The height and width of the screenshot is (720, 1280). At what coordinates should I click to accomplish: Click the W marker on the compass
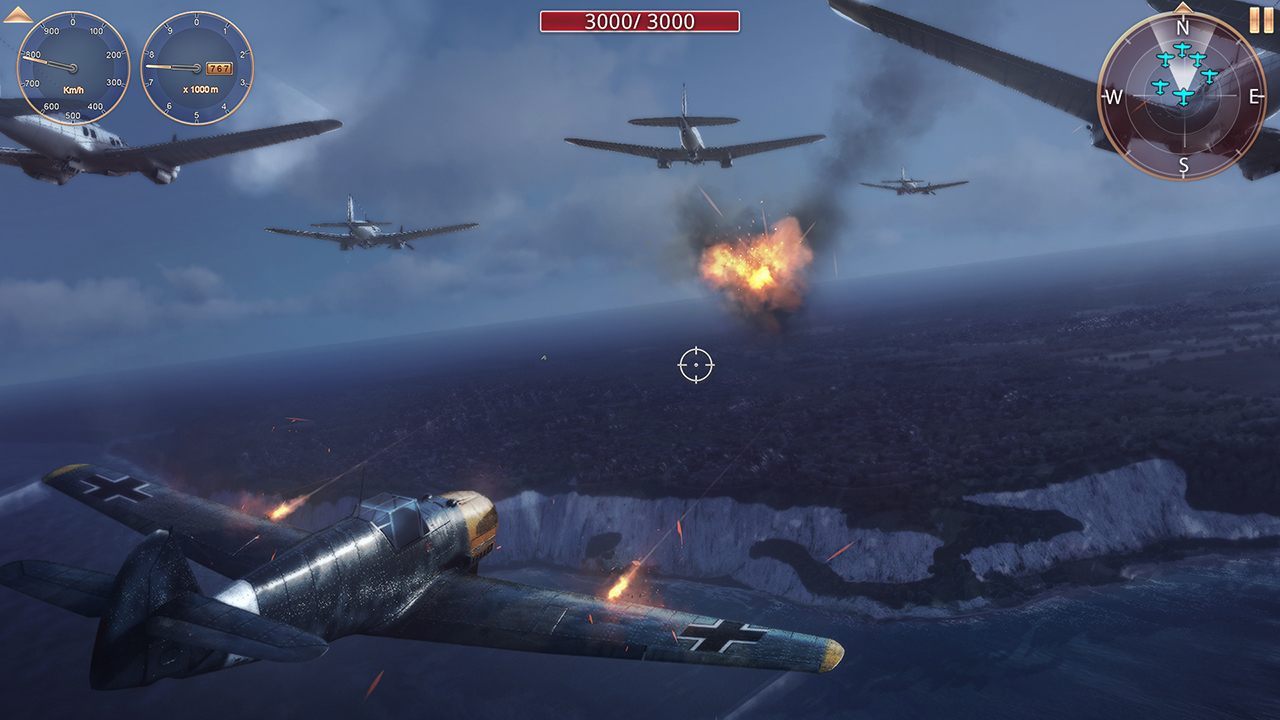tap(1114, 97)
